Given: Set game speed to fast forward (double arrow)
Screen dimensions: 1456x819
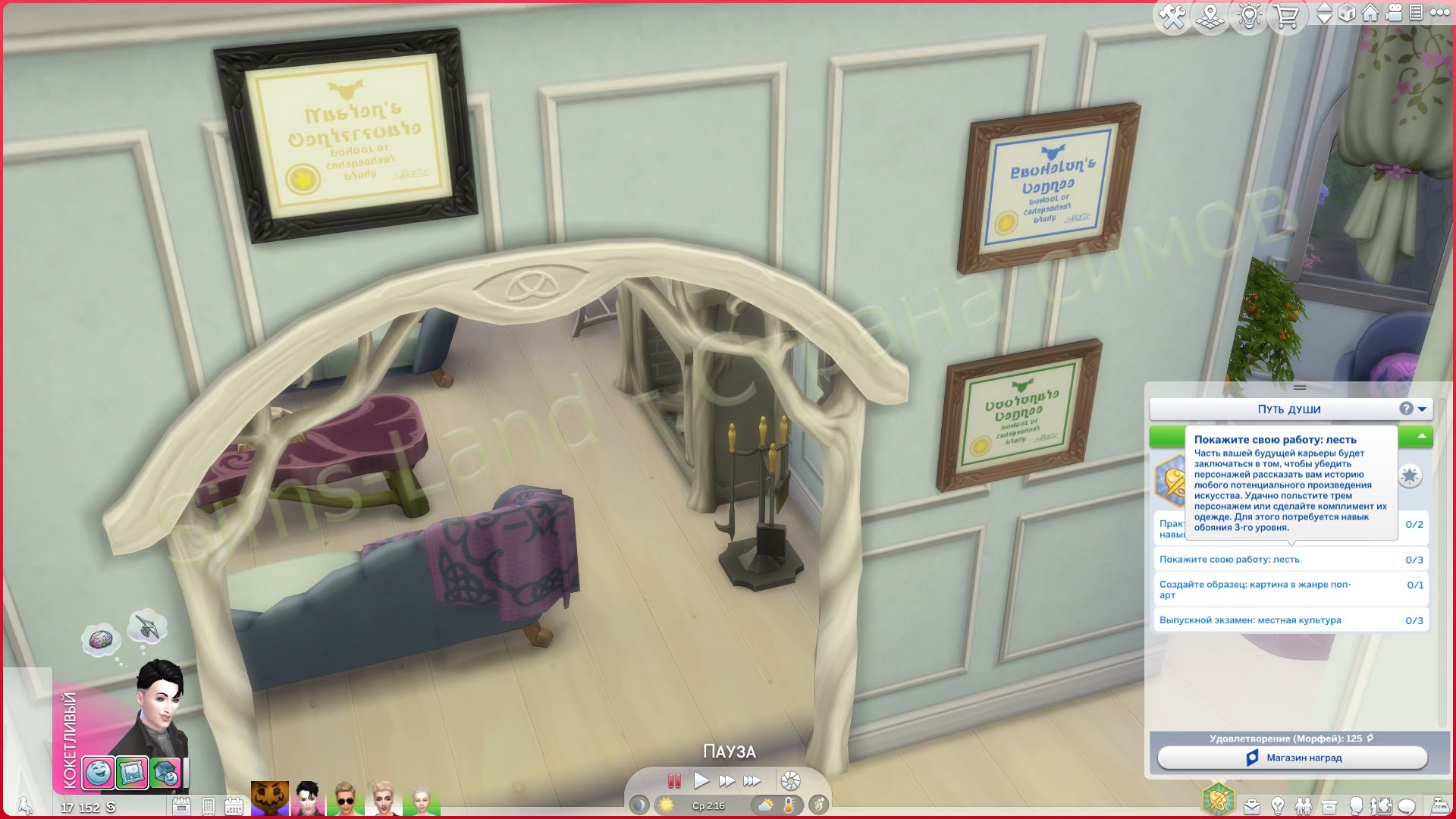Looking at the screenshot, I should [x=726, y=780].
